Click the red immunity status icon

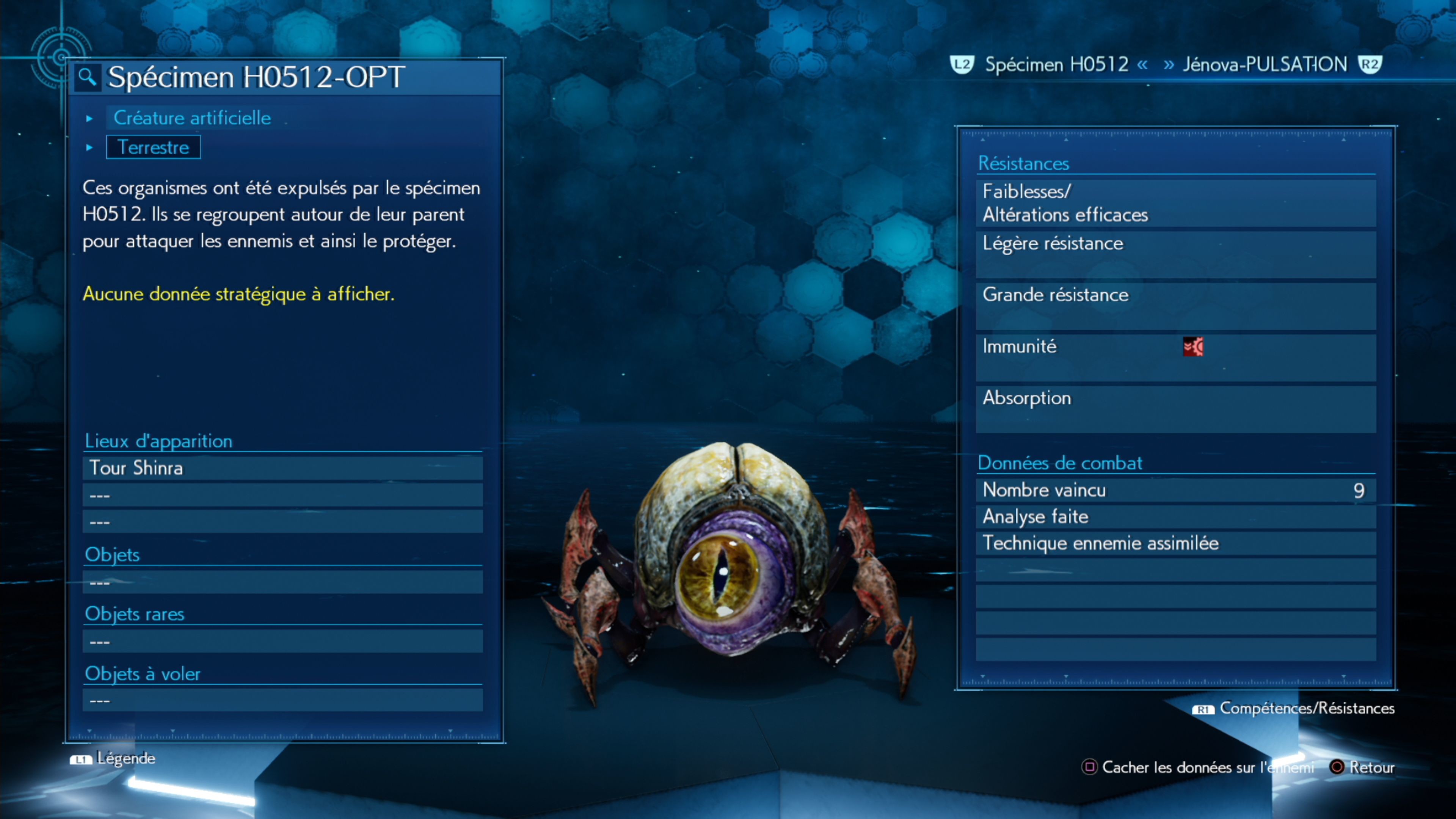1192,347
